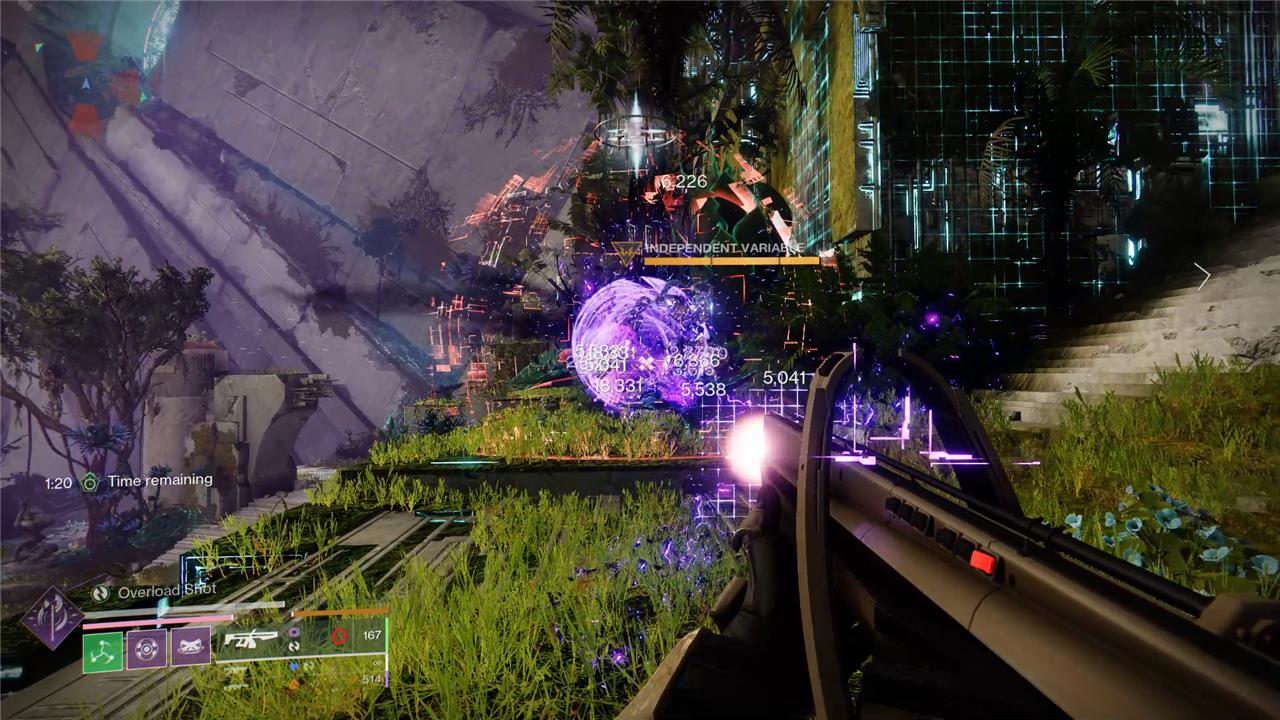Select the Time remaining objective icon
Viewport: 1280px width, 720px height.
pos(90,482)
